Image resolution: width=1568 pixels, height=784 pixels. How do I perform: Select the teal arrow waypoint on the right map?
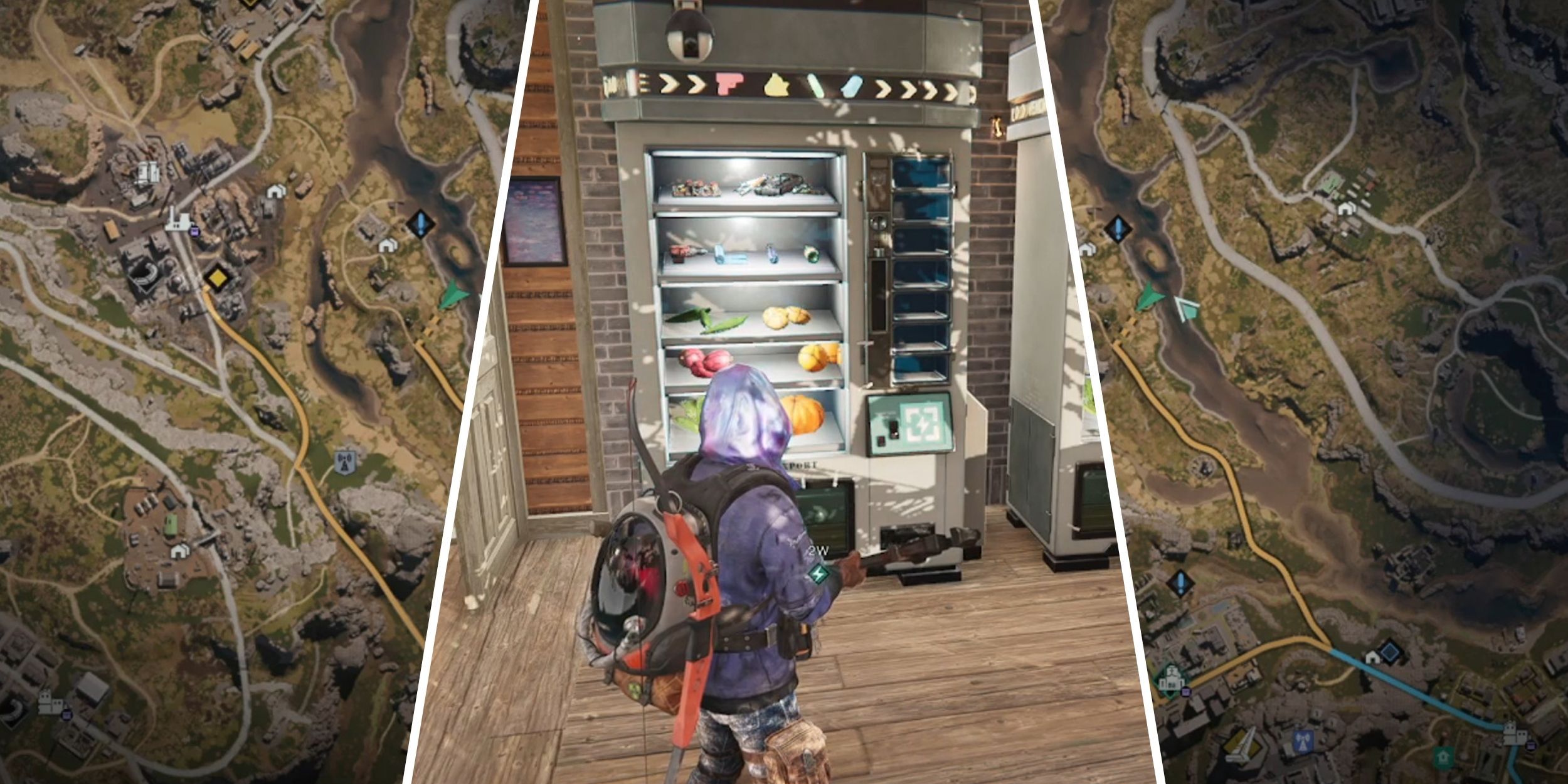click(1187, 309)
